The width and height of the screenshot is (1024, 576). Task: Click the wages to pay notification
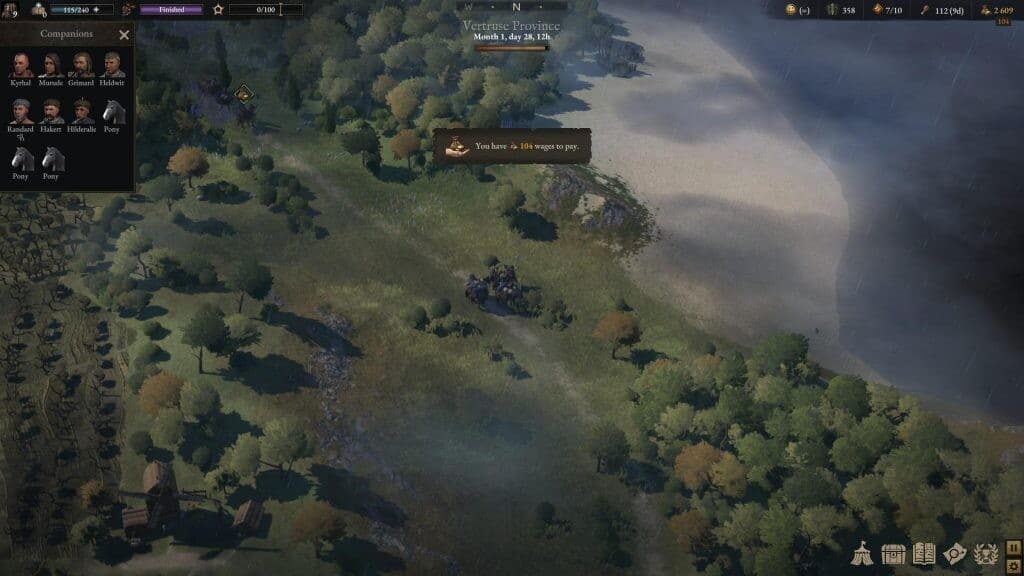click(x=512, y=146)
